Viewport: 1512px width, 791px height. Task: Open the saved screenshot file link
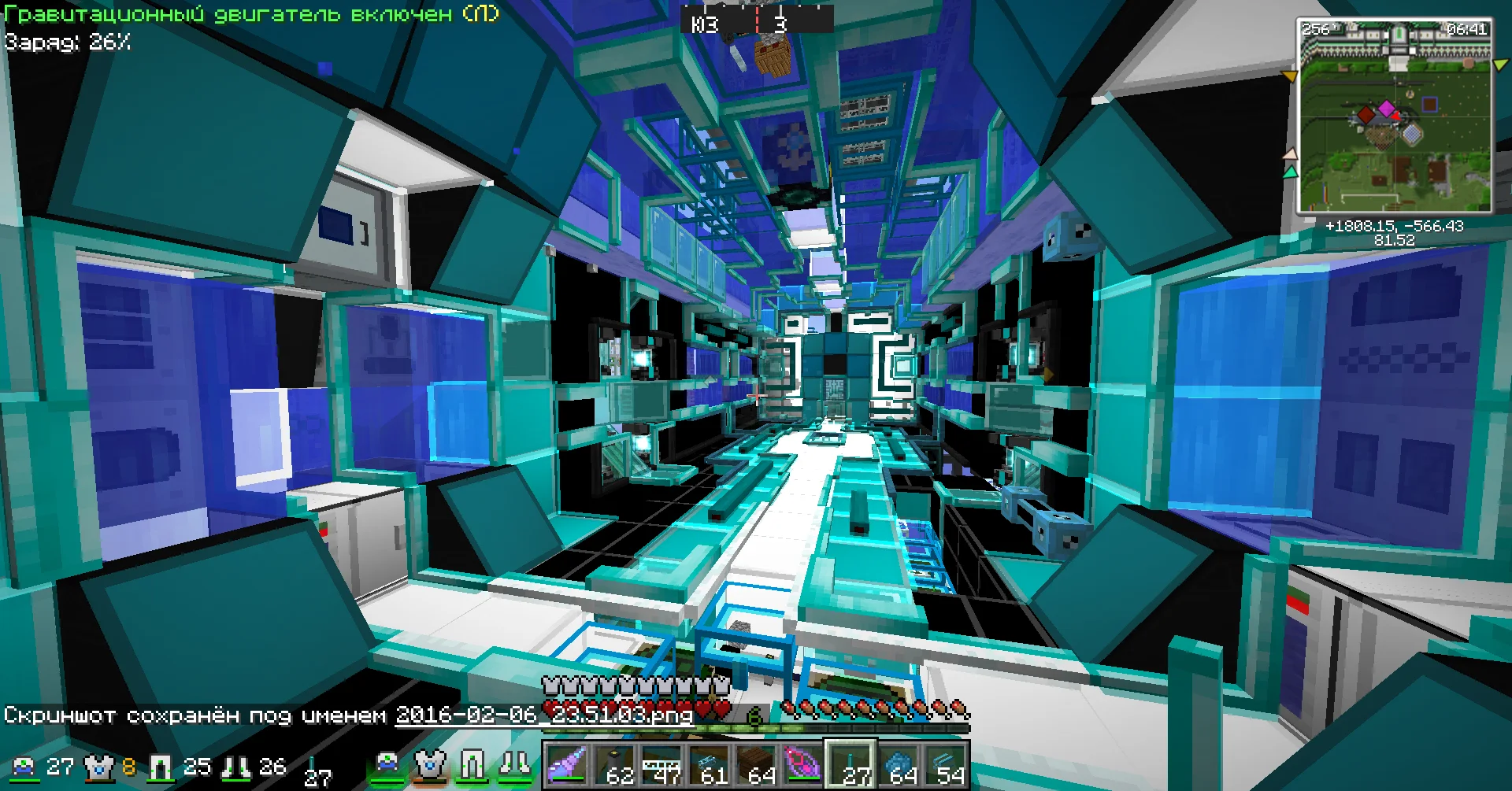pos(543,715)
